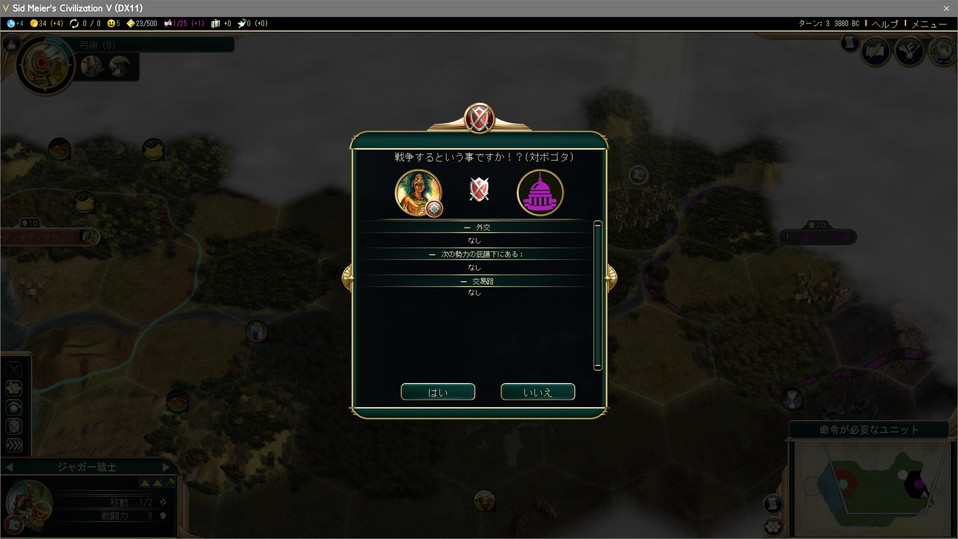Click the 命令が必要なユニット next-unit button
958x539 pixels.
pyautogui.click(x=869, y=430)
